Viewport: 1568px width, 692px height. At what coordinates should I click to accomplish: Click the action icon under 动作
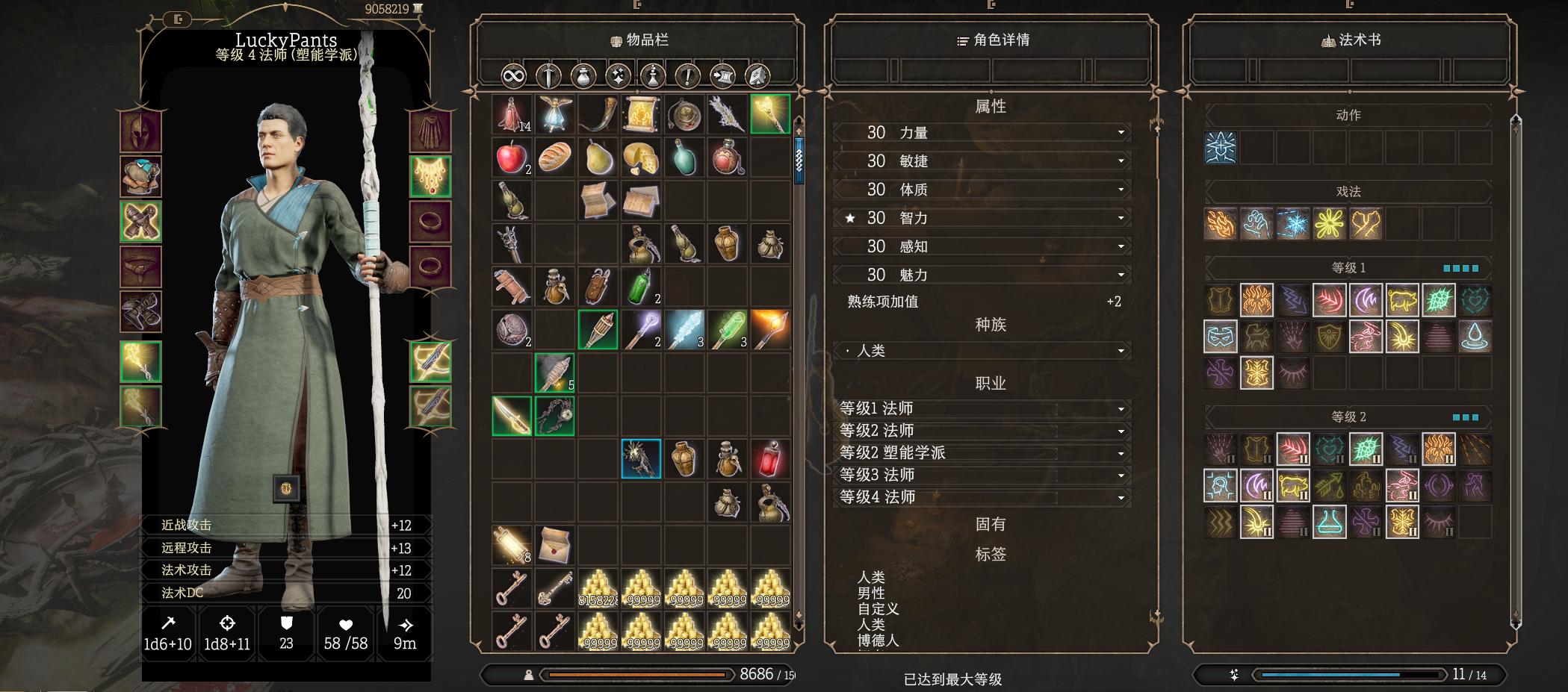1220,147
